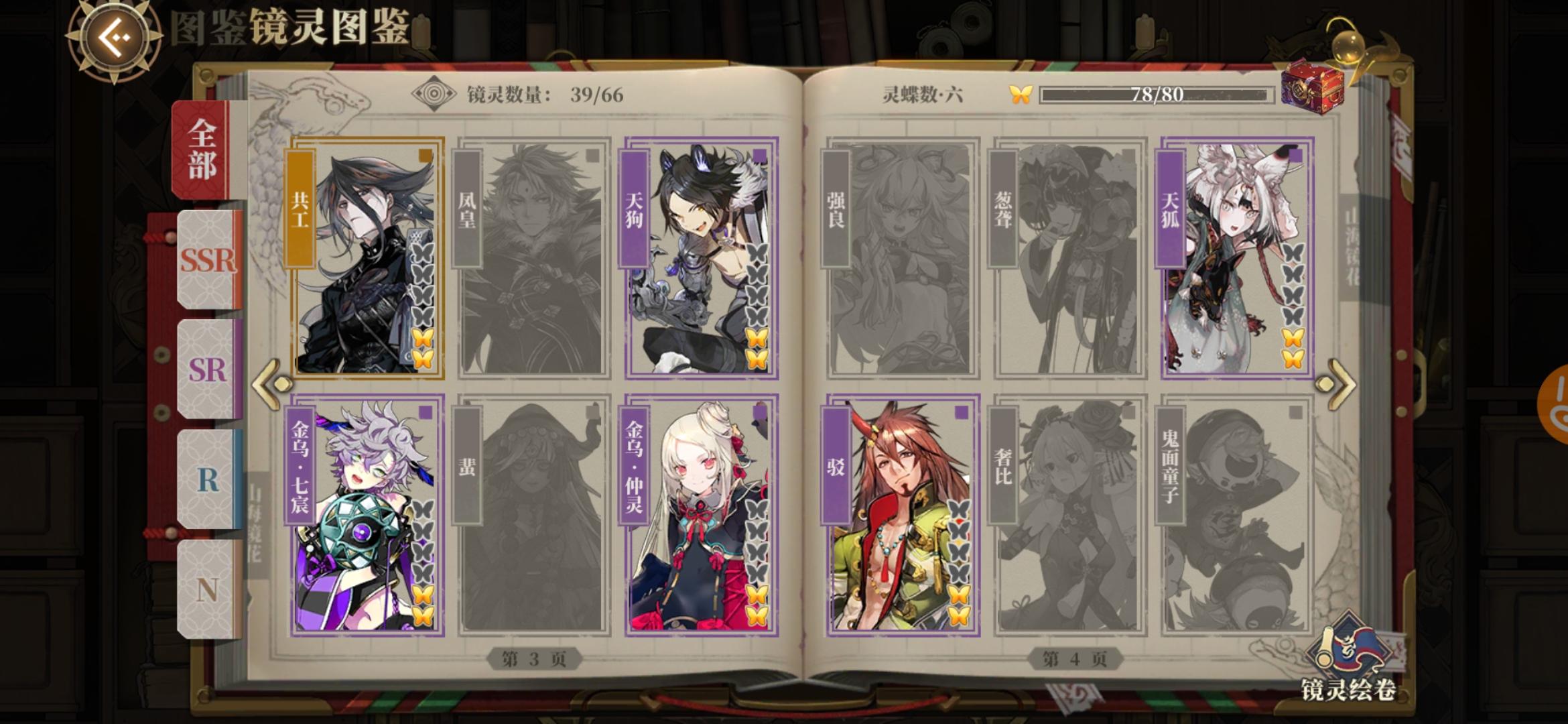Switch to the N rarity tab
The image size is (1568, 724).
[x=206, y=587]
